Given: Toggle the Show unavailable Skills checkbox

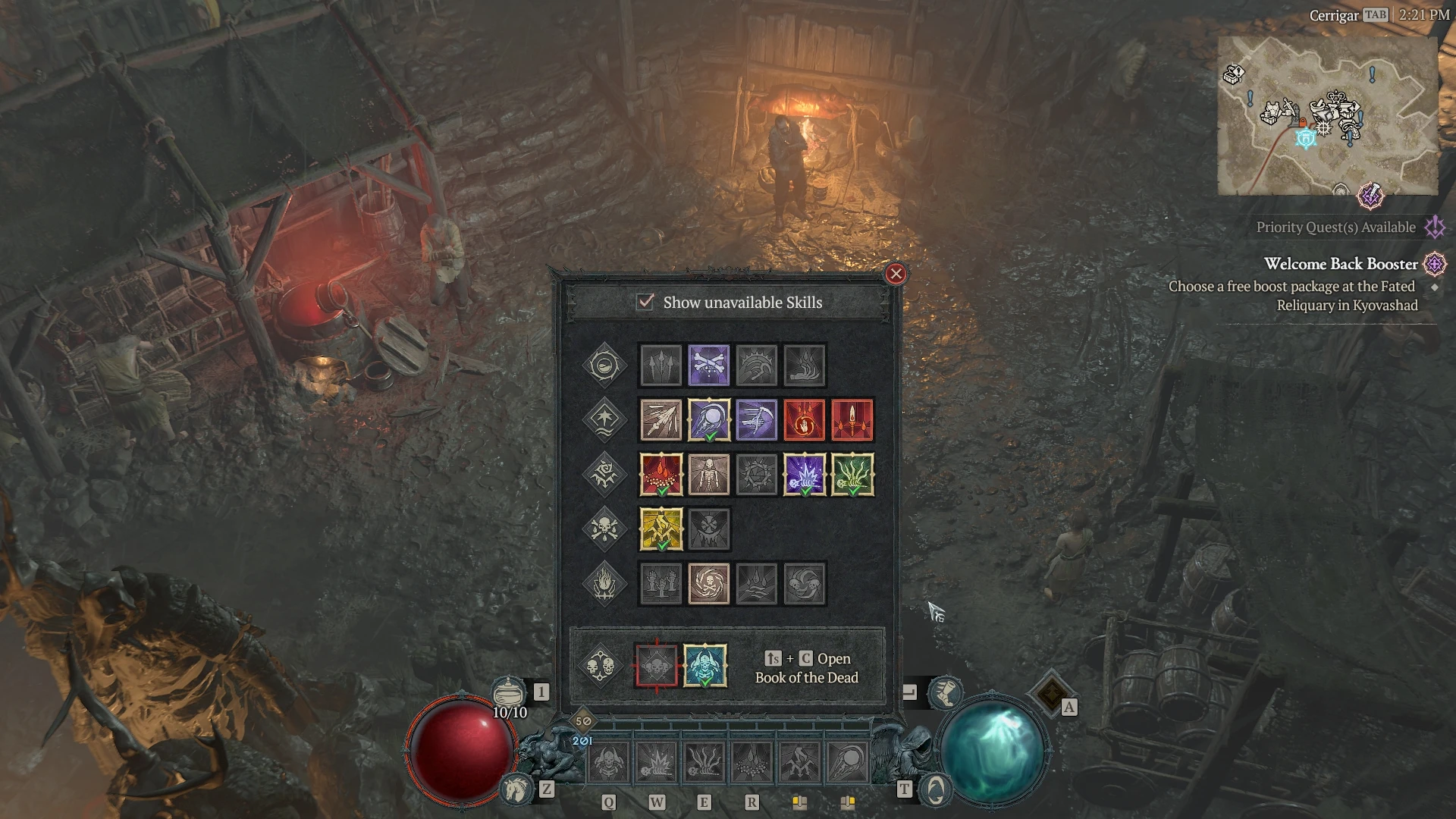Looking at the screenshot, I should [x=645, y=302].
